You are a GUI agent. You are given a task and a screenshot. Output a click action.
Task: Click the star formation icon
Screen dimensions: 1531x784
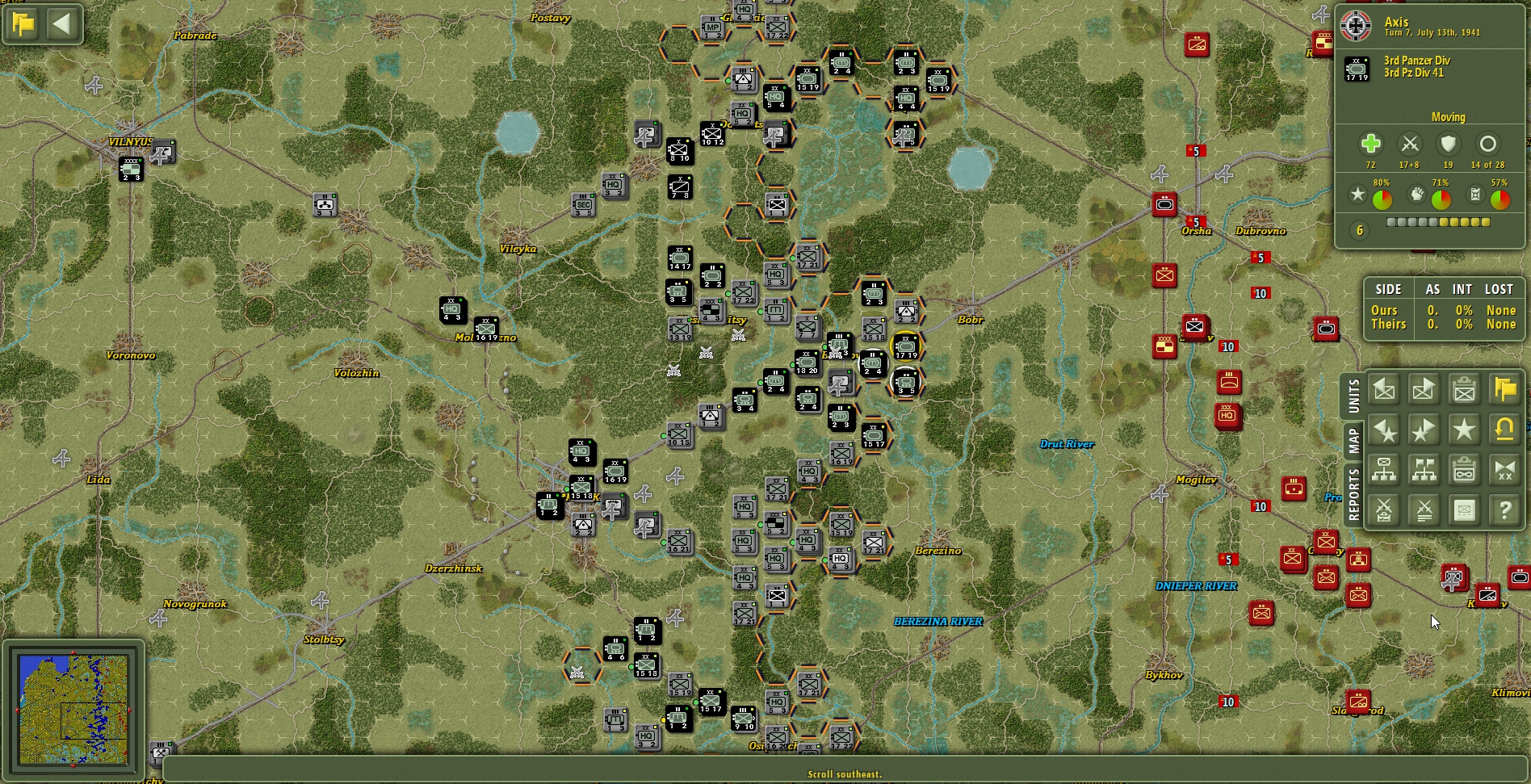(1464, 430)
